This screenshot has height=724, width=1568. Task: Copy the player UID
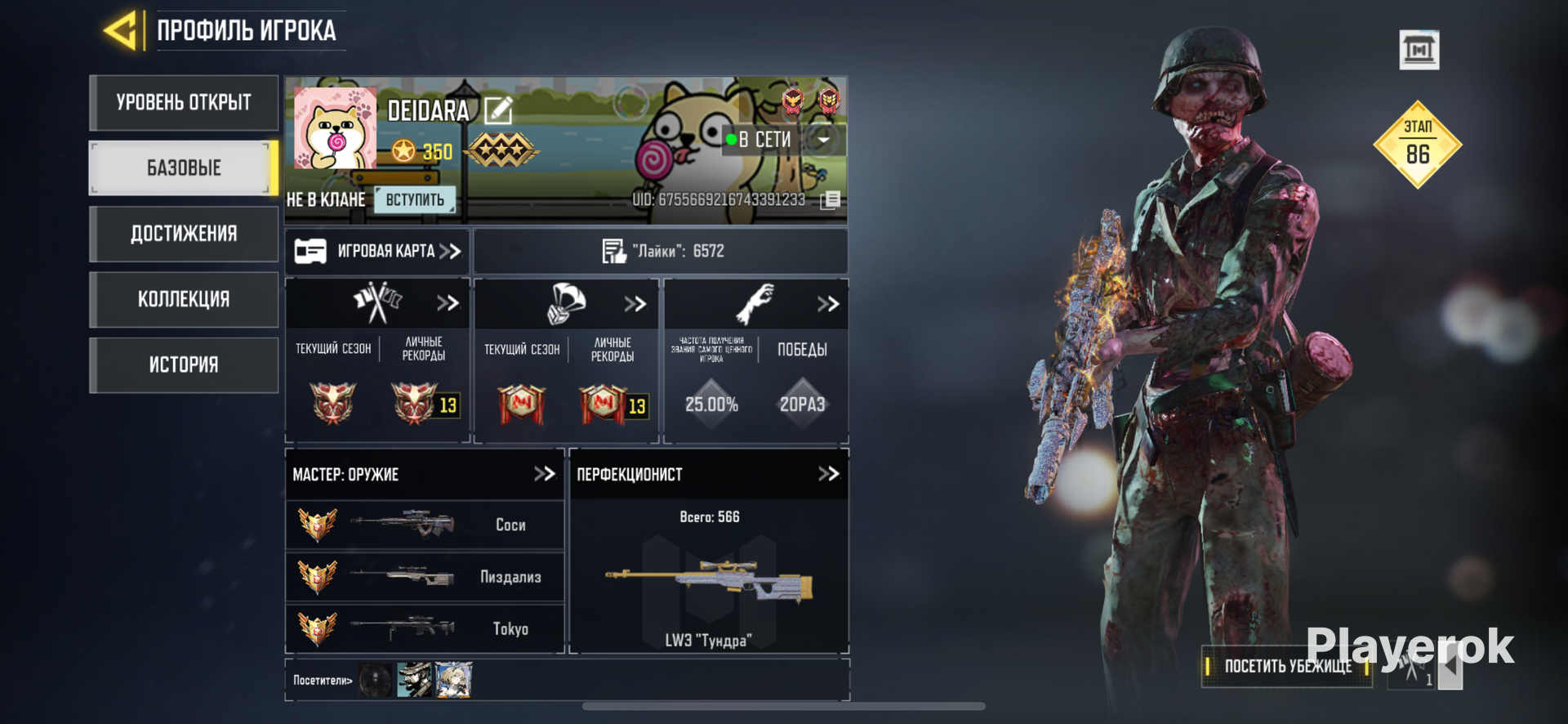click(x=830, y=199)
